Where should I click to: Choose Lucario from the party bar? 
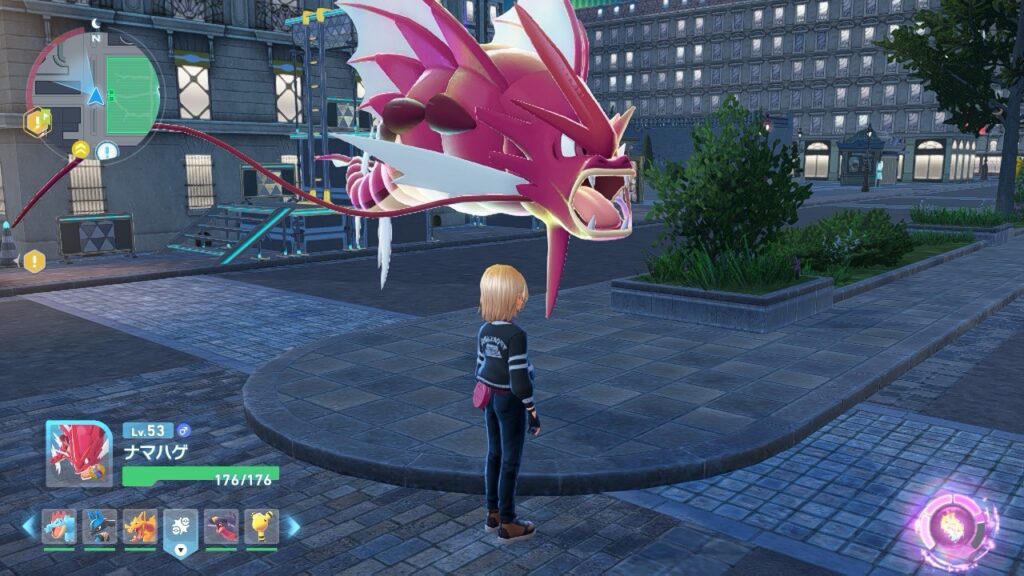pyautogui.click(x=100, y=526)
